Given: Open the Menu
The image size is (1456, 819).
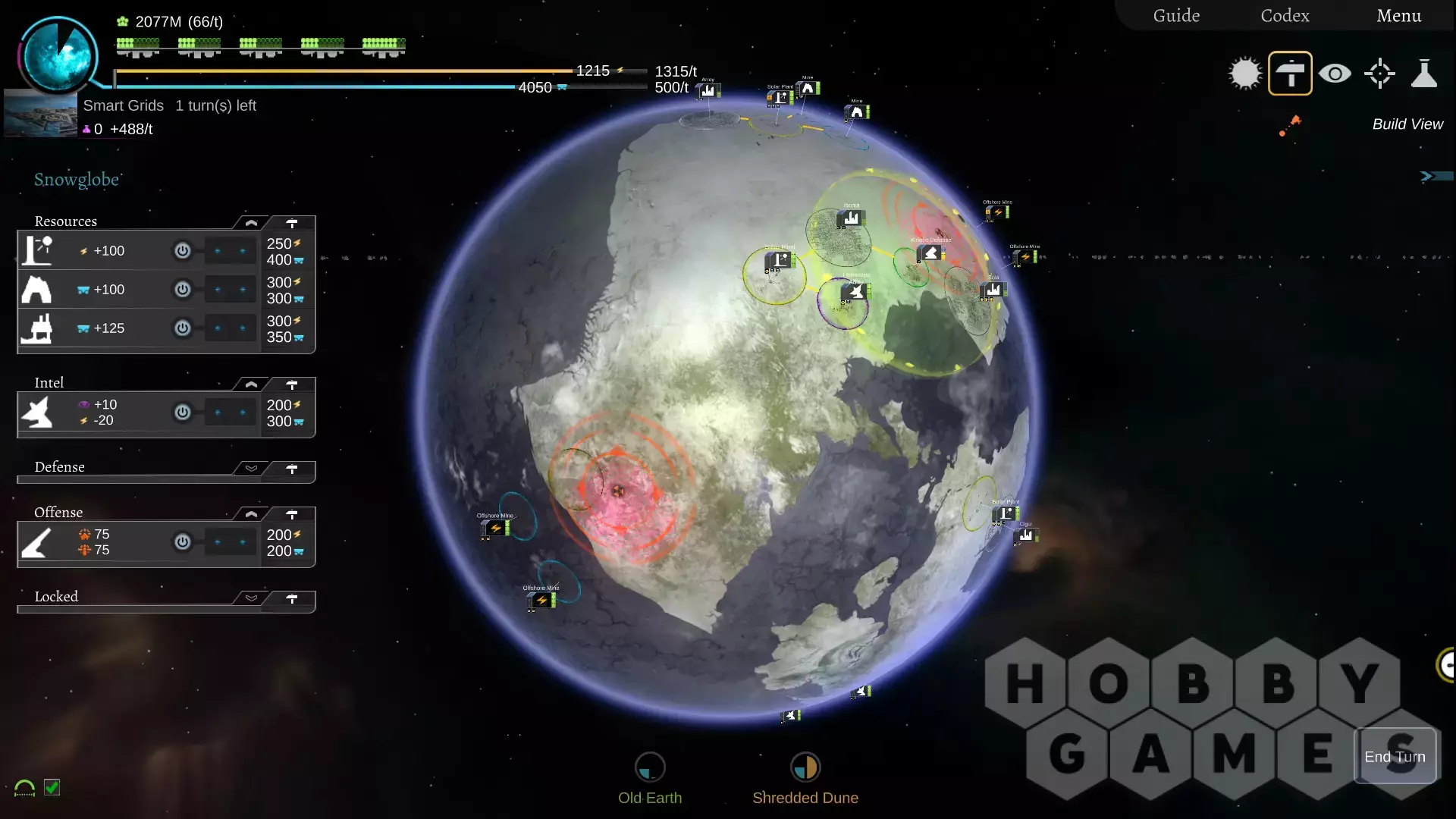Looking at the screenshot, I should (1398, 15).
